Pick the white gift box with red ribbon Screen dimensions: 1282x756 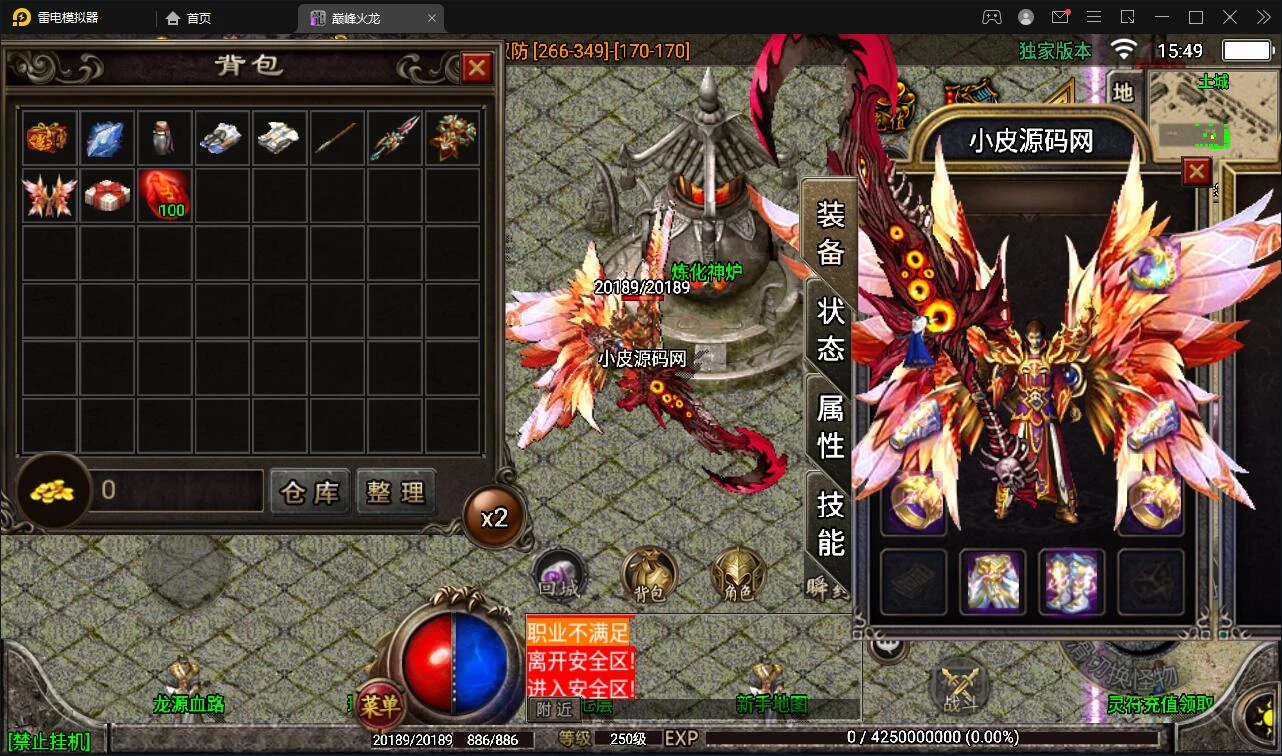click(x=106, y=194)
